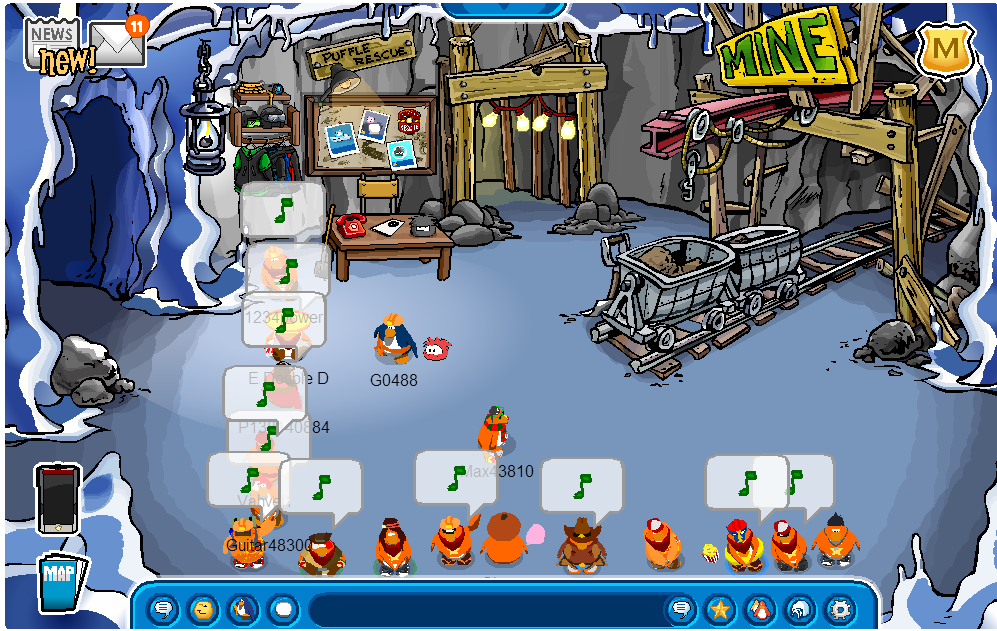
Task: Open the emotes menu with winking face
Action: coord(203,608)
